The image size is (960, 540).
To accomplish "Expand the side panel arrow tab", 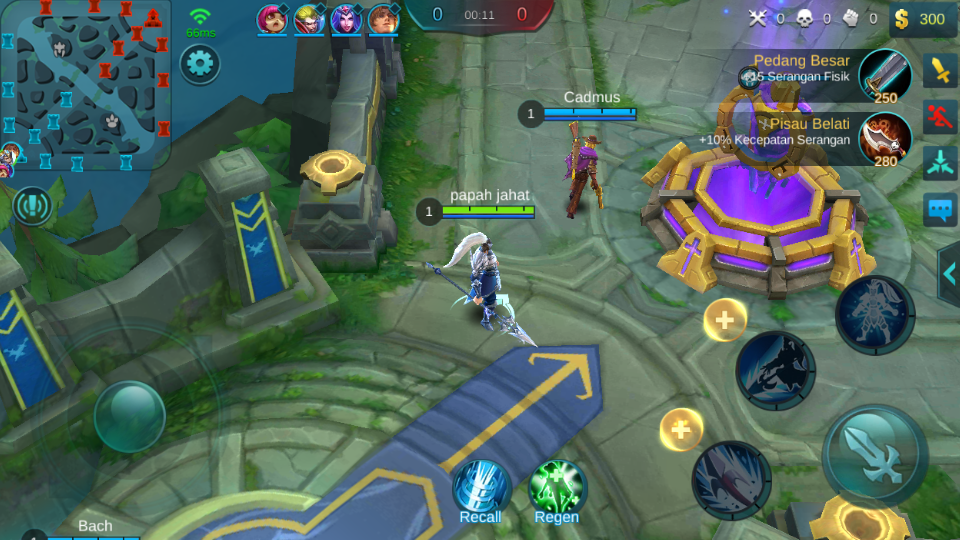I will click(x=949, y=273).
